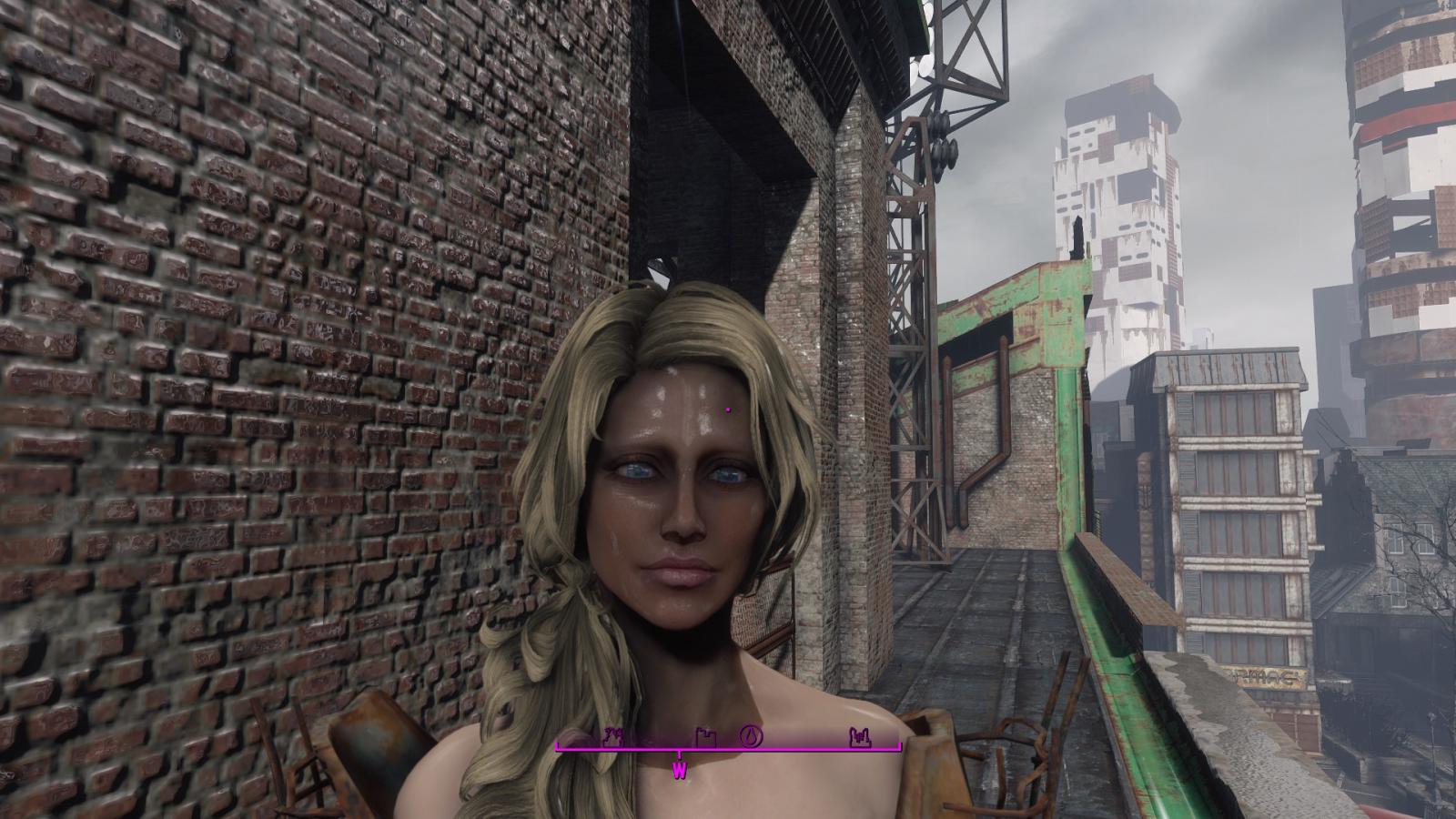Select the rightmost ruins marker on compass
This screenshot has width=1456, height=819.
coord(858,736)
